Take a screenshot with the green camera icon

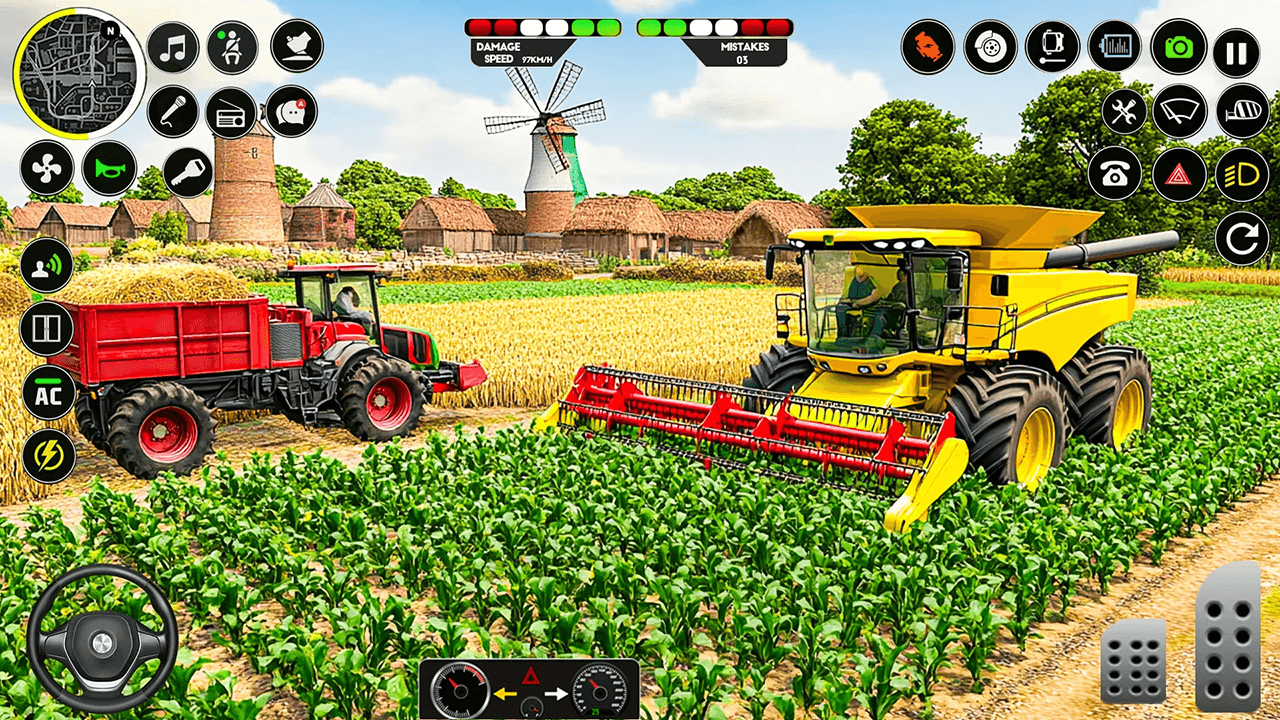tap(1178, 45)
